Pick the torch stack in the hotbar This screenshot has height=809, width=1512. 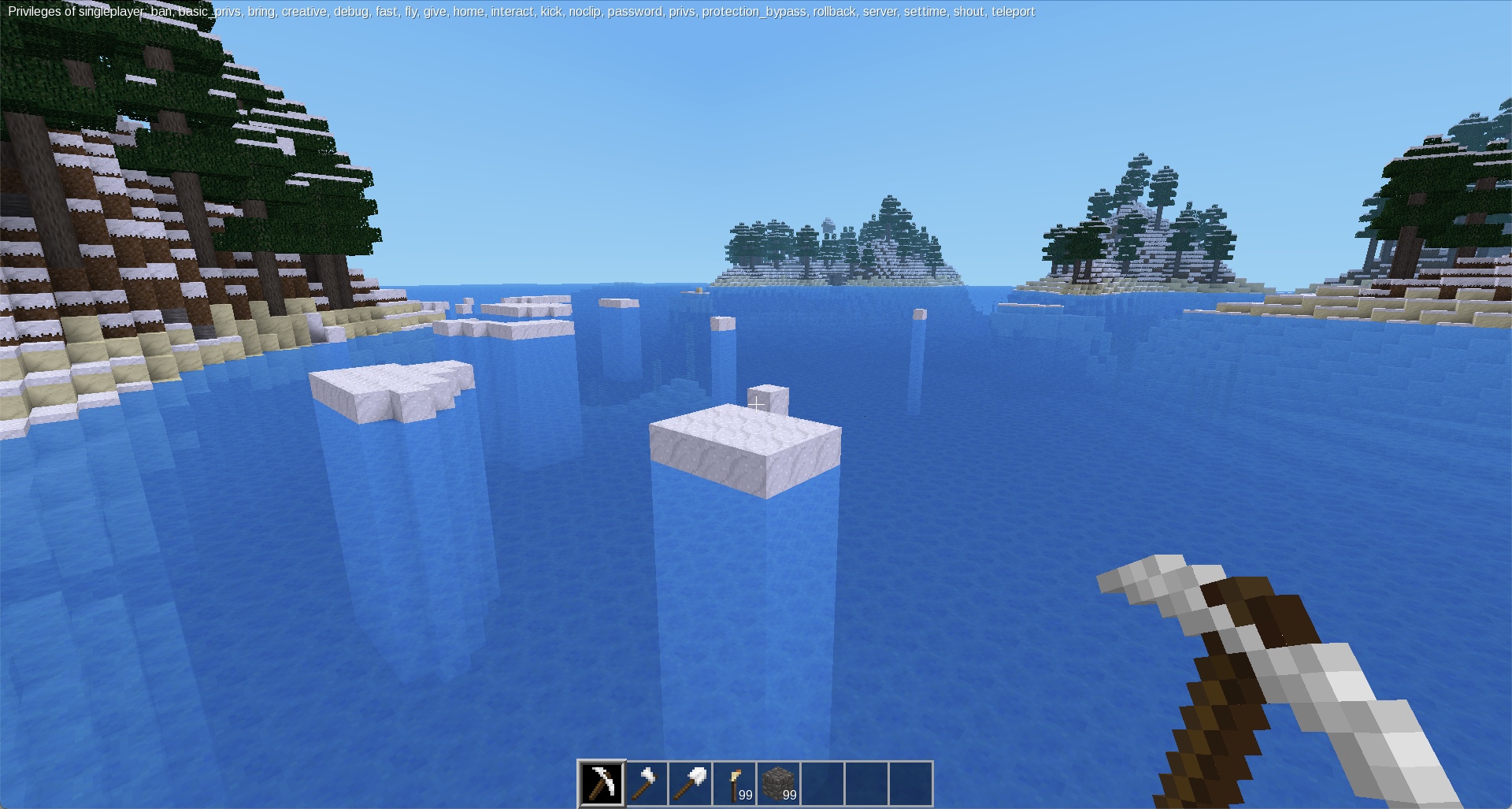coord(734,783)
